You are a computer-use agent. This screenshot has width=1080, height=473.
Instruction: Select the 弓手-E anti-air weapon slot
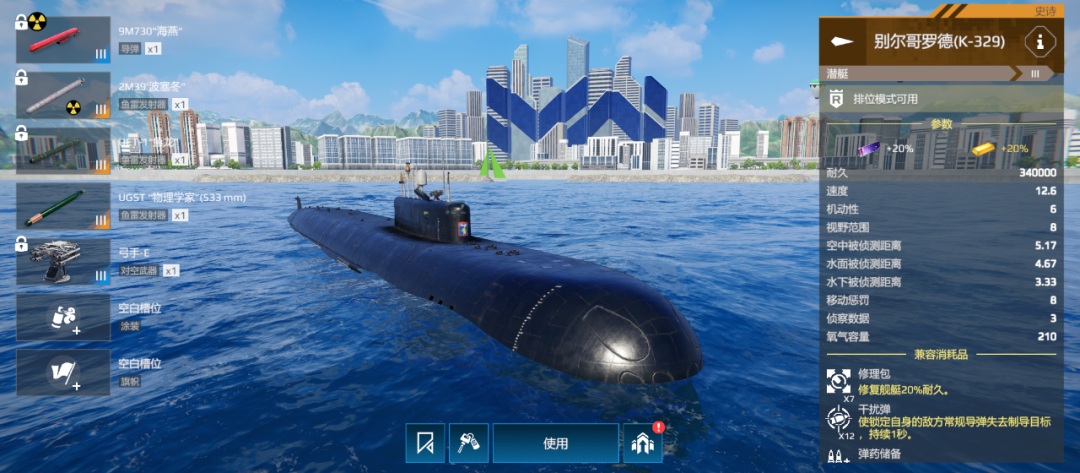click(63, 261)
